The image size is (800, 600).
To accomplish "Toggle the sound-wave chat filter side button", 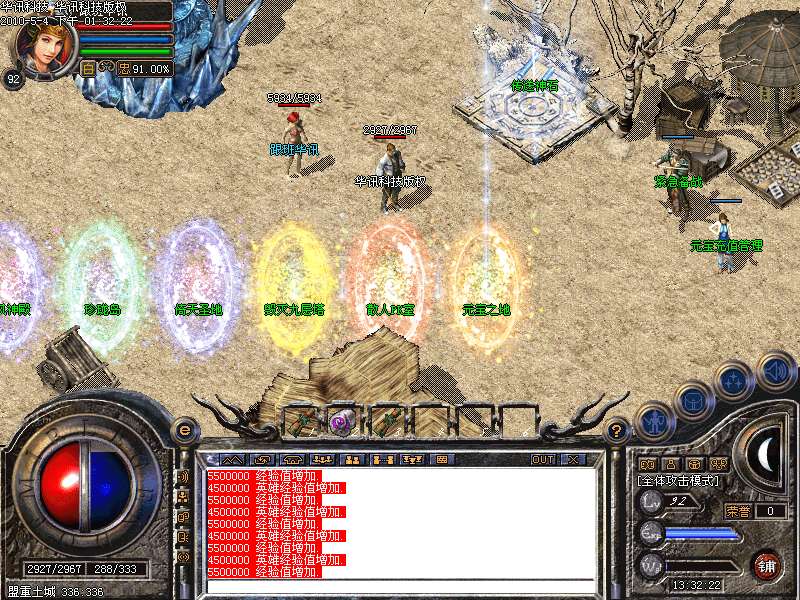I will (183, 477).
